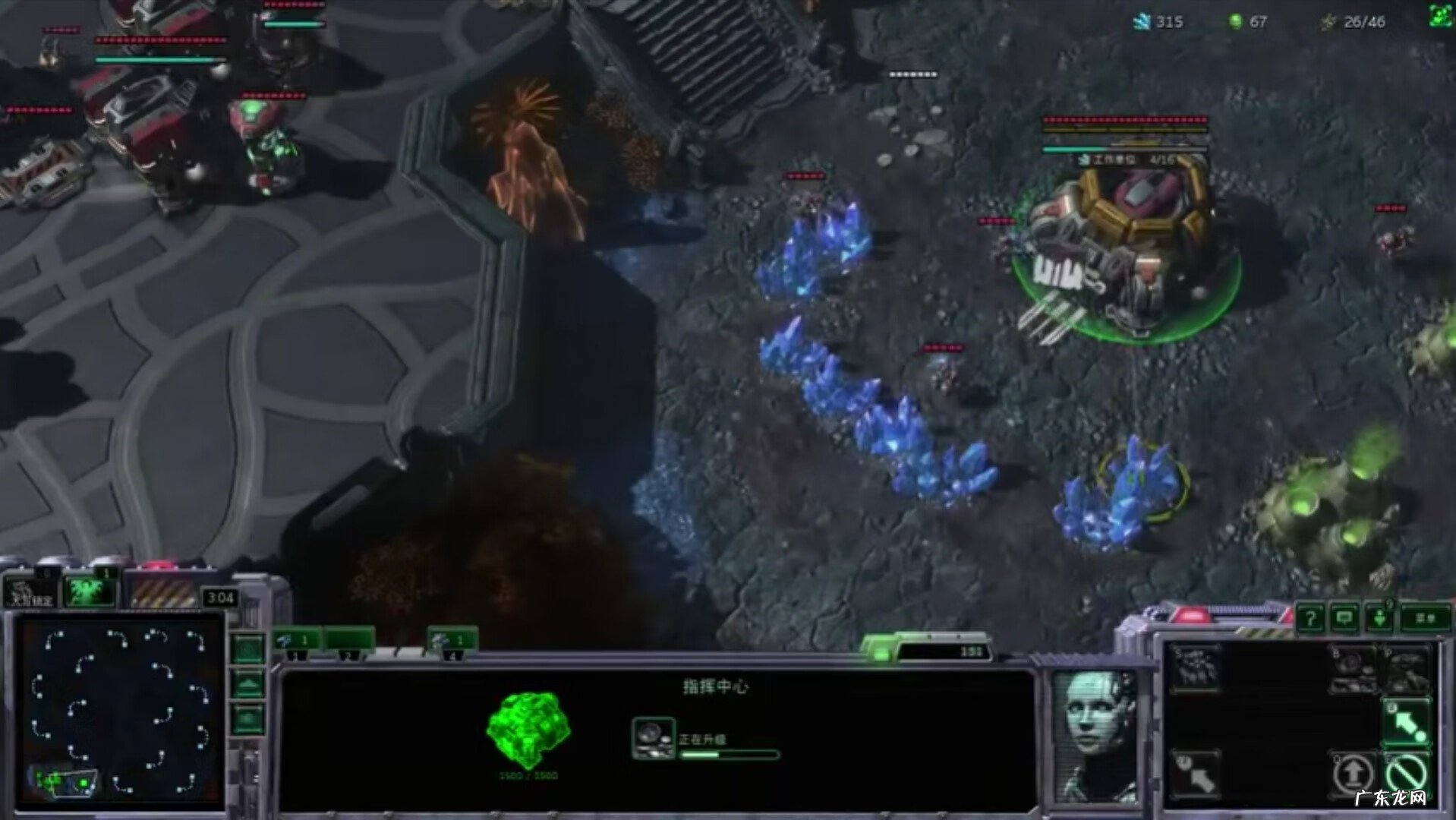Select the green army units button above minimap

tap(88, 591)
